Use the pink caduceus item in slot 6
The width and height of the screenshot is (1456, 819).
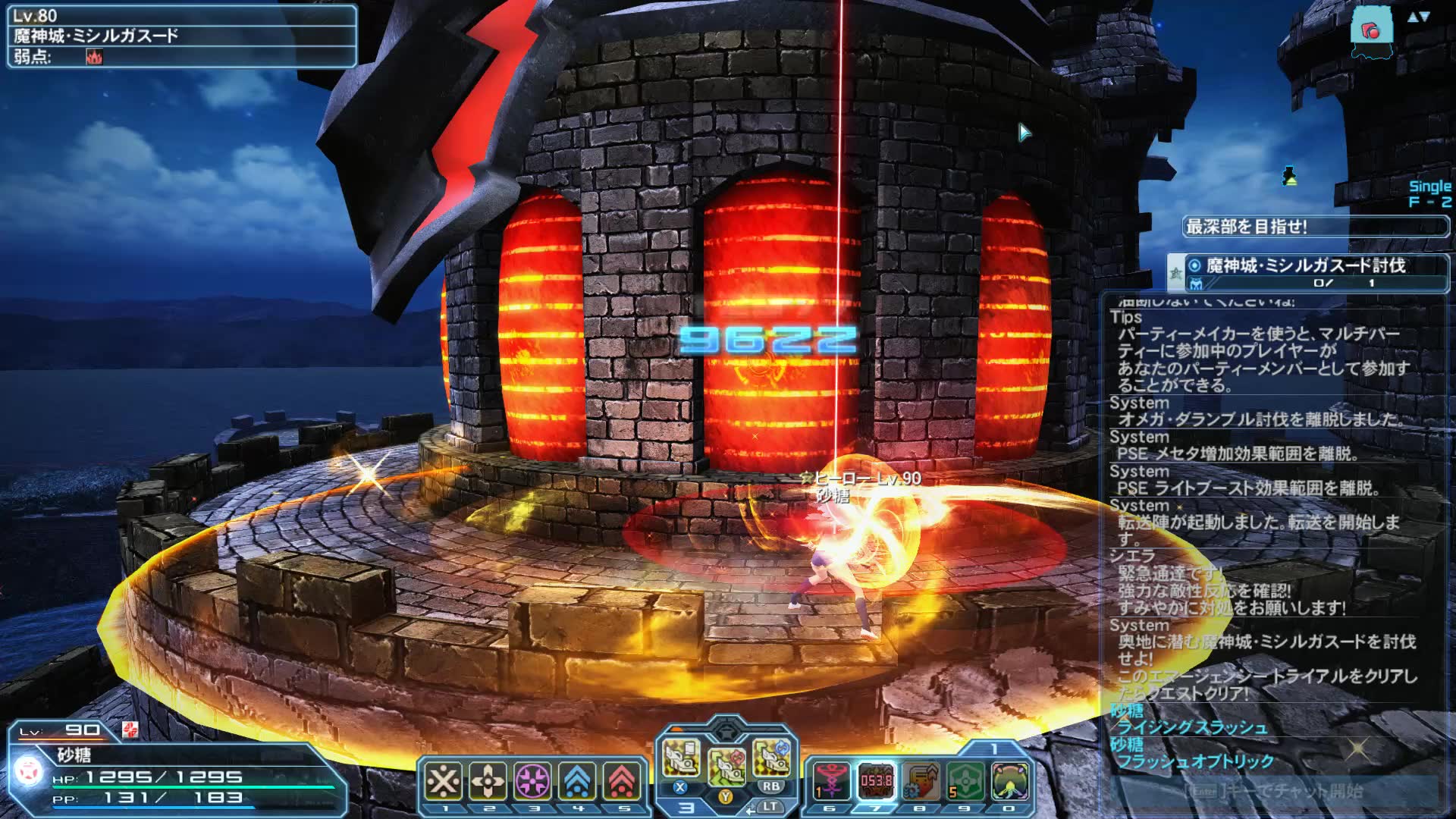(831, 780)
